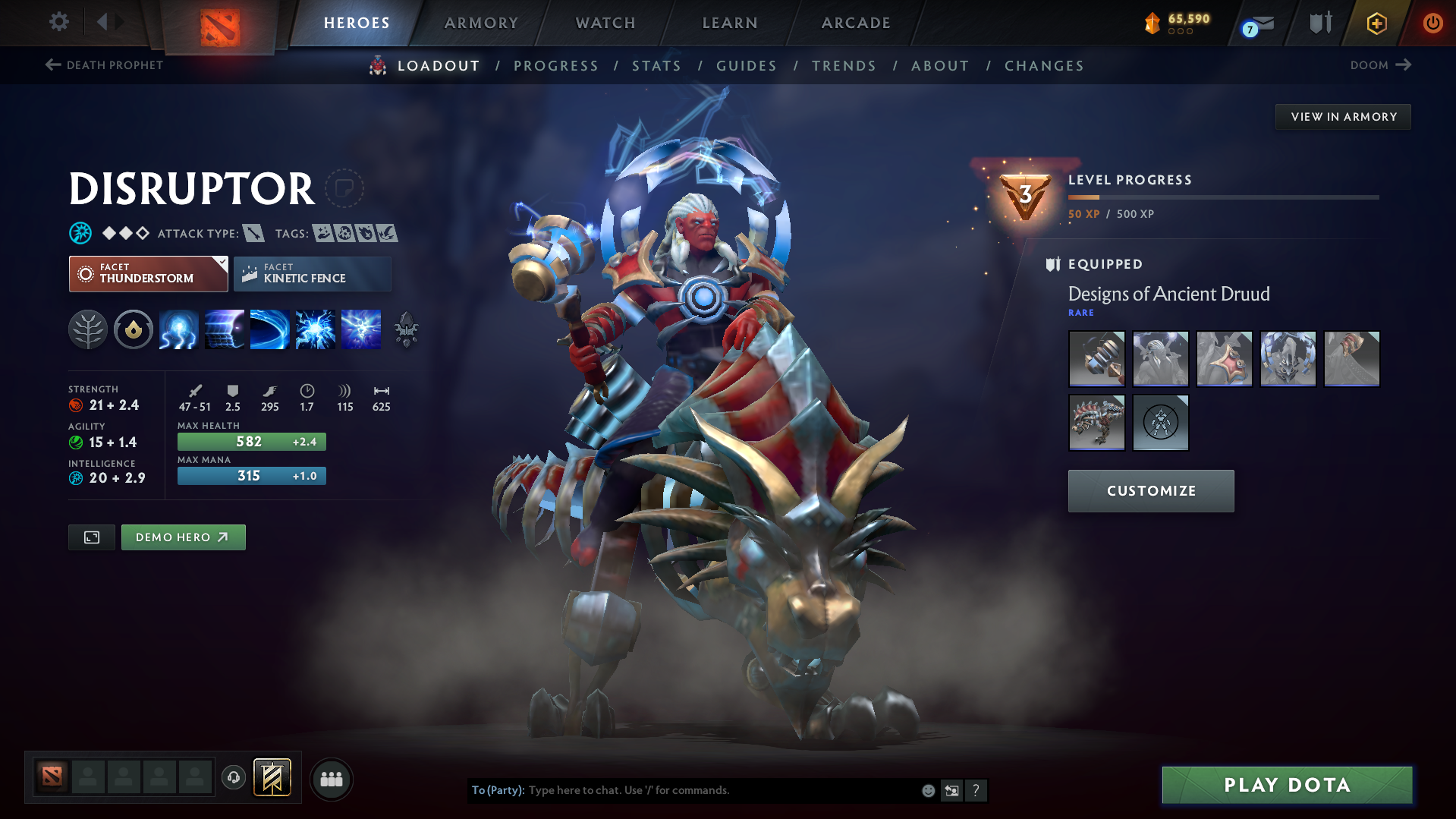
Task: Click the Customize button under Designs of Ancient Druud
Action: 1150,490
